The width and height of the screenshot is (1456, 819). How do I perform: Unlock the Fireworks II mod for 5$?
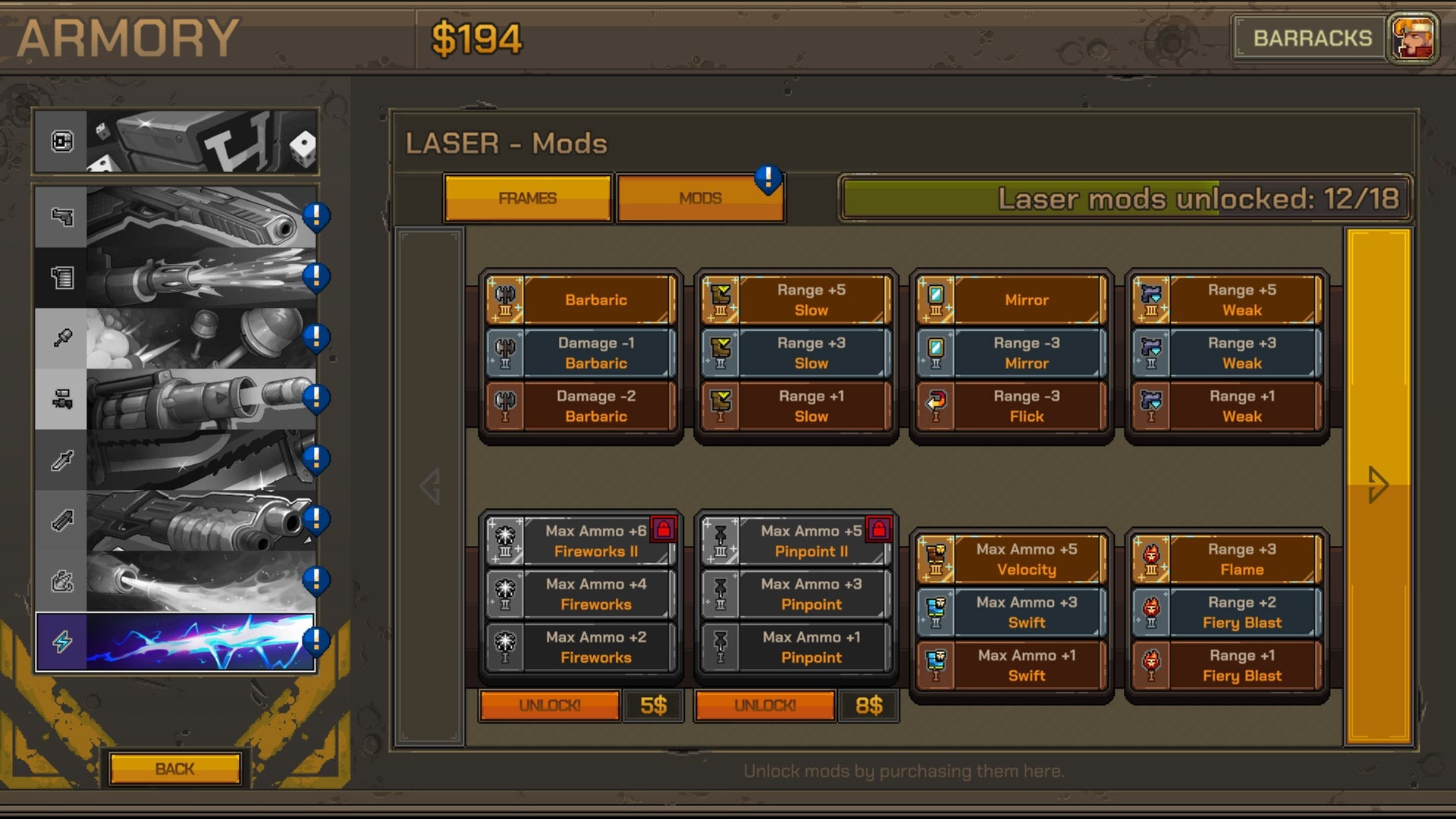[550, 706]
